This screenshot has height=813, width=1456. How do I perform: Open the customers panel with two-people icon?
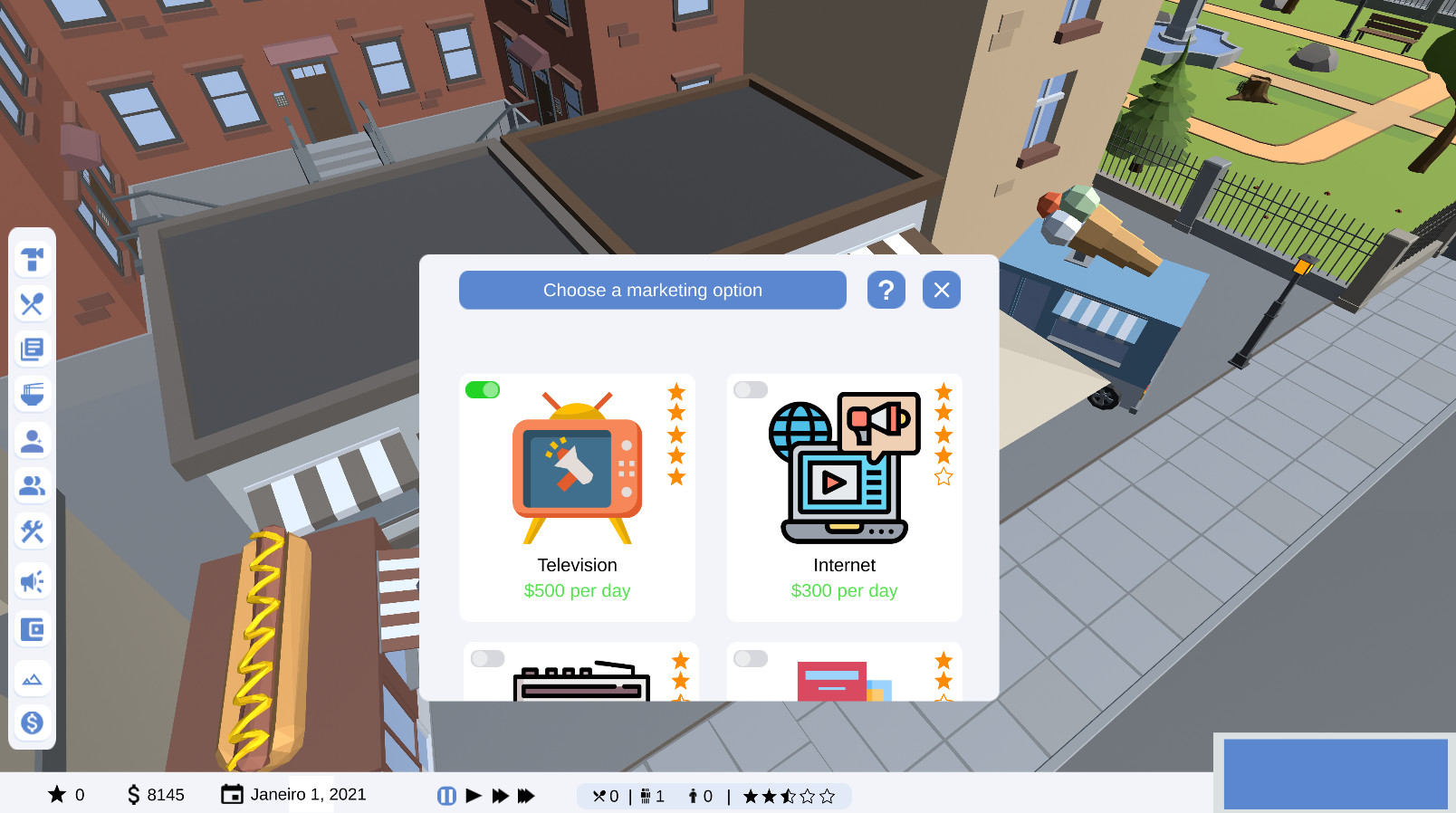click(x=33, y=486)
